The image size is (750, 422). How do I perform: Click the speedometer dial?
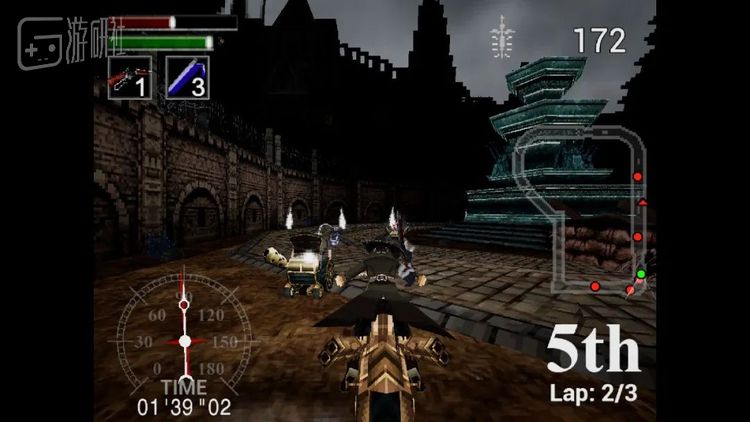pos(184,340)
